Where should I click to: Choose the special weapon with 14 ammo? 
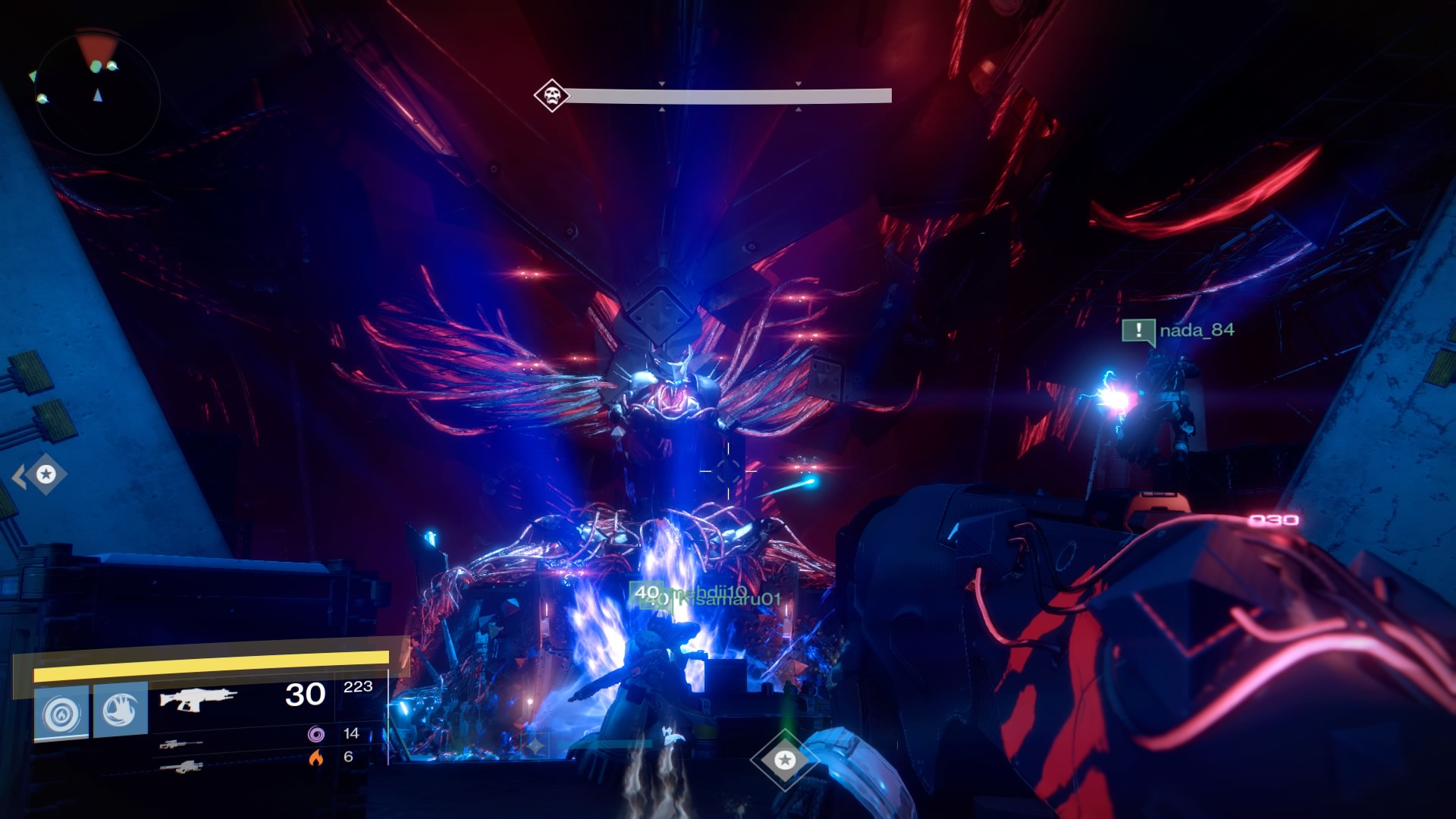coord(182,744)
